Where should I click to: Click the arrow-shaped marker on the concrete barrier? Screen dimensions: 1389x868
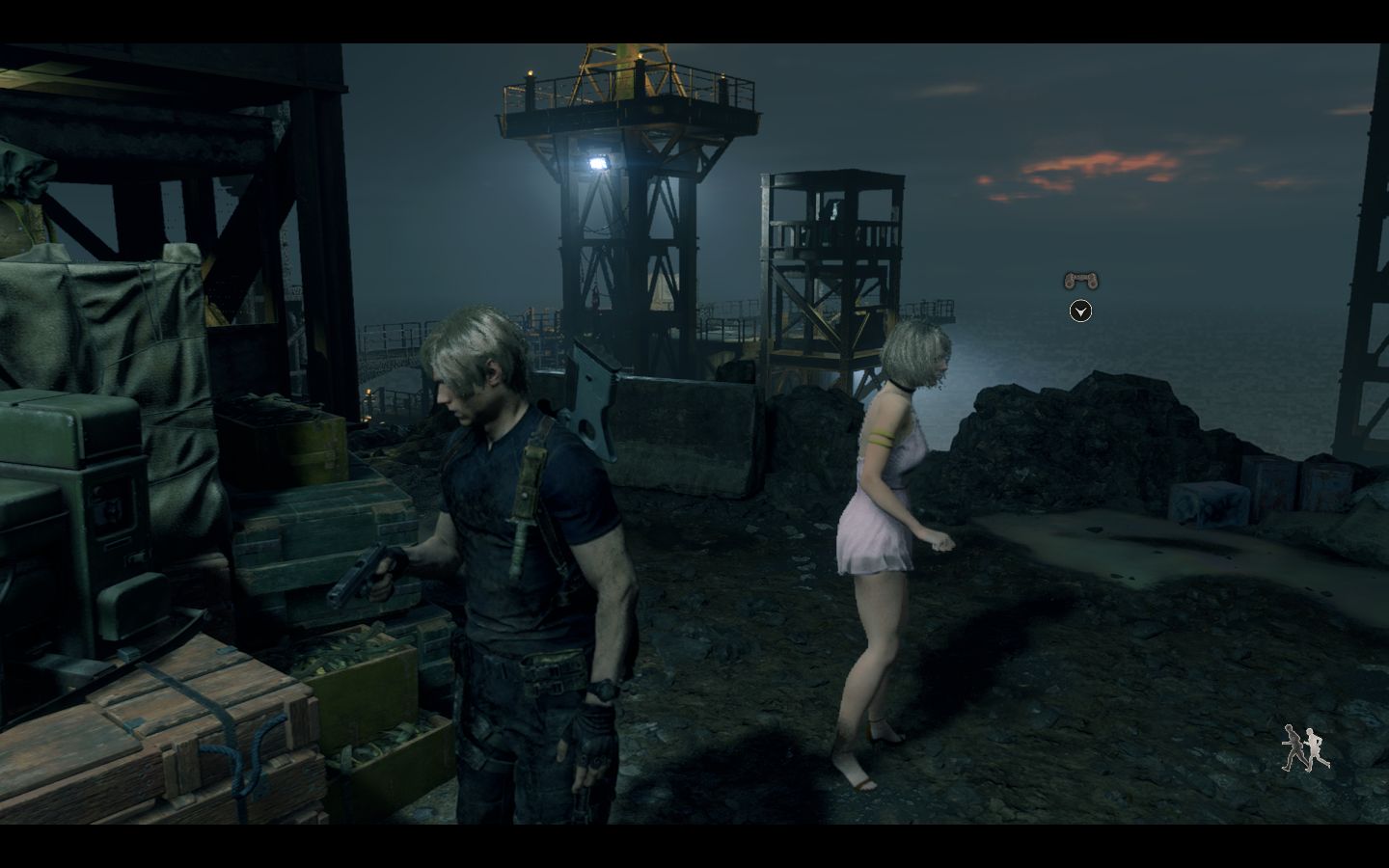click(x=595, y=393)
